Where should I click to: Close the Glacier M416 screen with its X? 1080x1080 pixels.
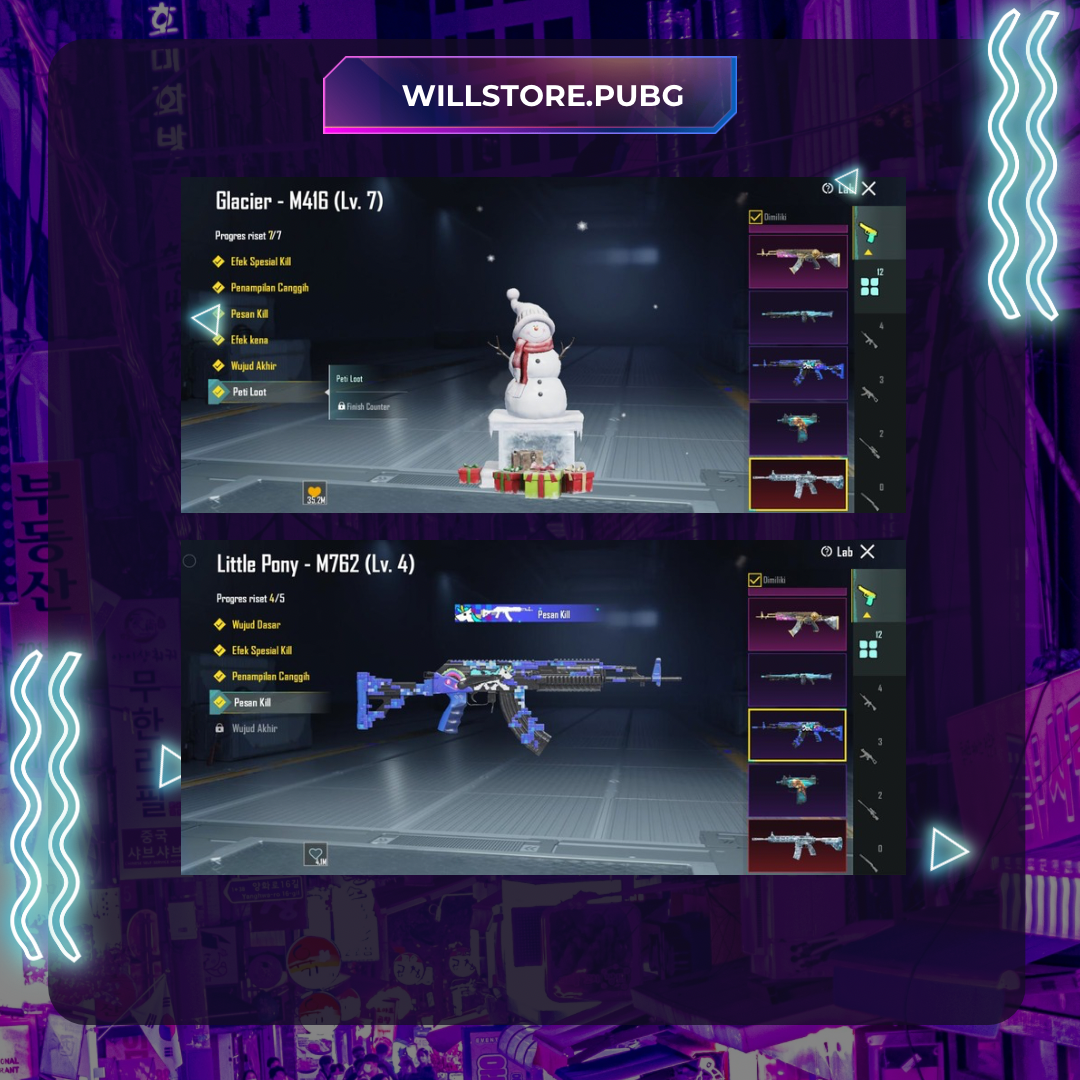(x=869, y=188)
